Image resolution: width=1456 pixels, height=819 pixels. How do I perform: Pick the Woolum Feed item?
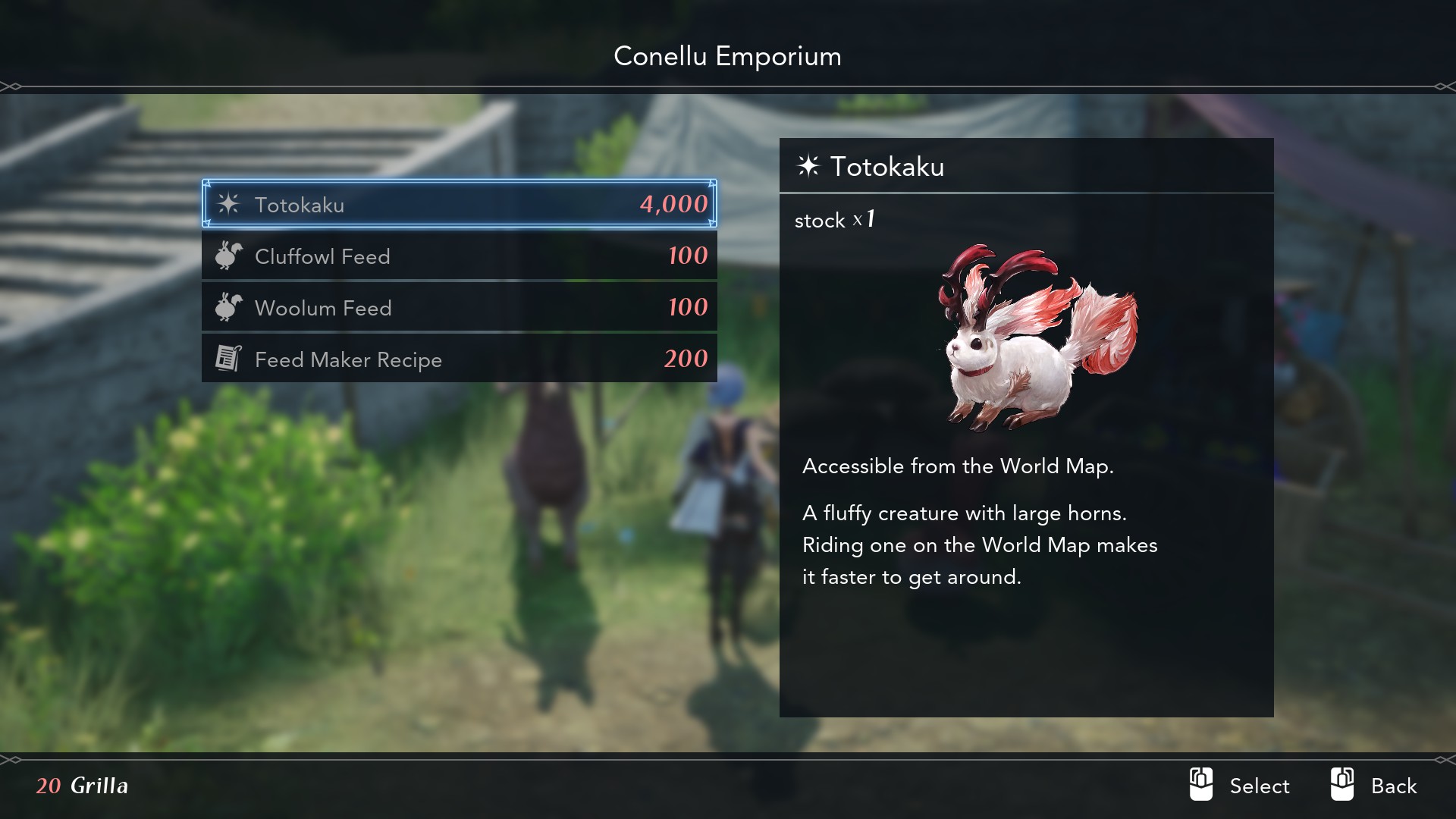tap(459, 308)
